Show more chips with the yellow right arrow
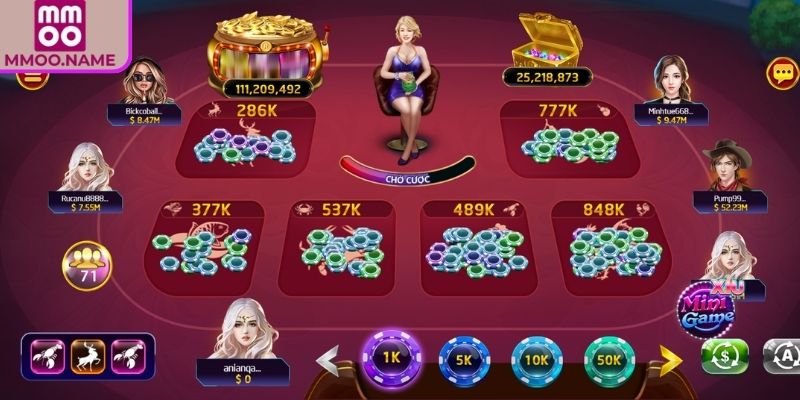 coord(671,359)
